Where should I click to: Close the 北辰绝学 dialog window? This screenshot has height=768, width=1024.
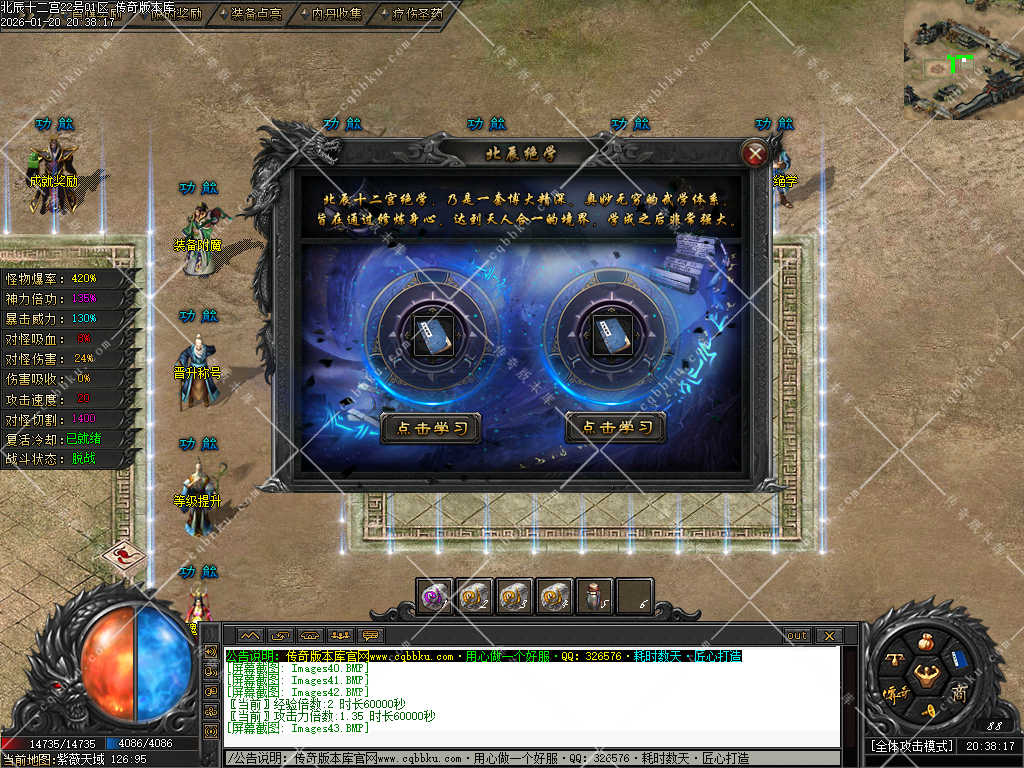[x=755, y=154]
